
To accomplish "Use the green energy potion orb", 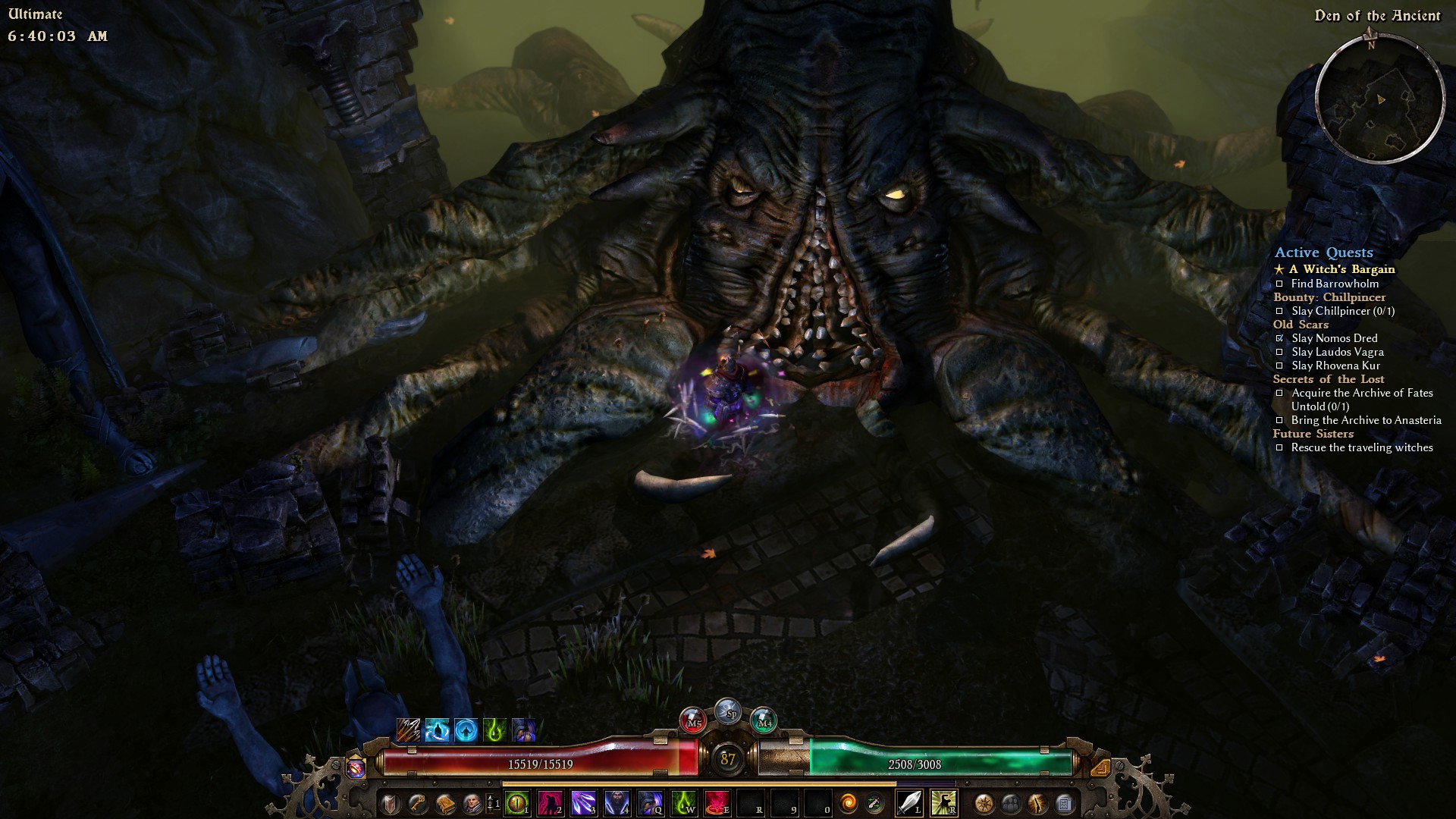I will [x=763, y=721].
